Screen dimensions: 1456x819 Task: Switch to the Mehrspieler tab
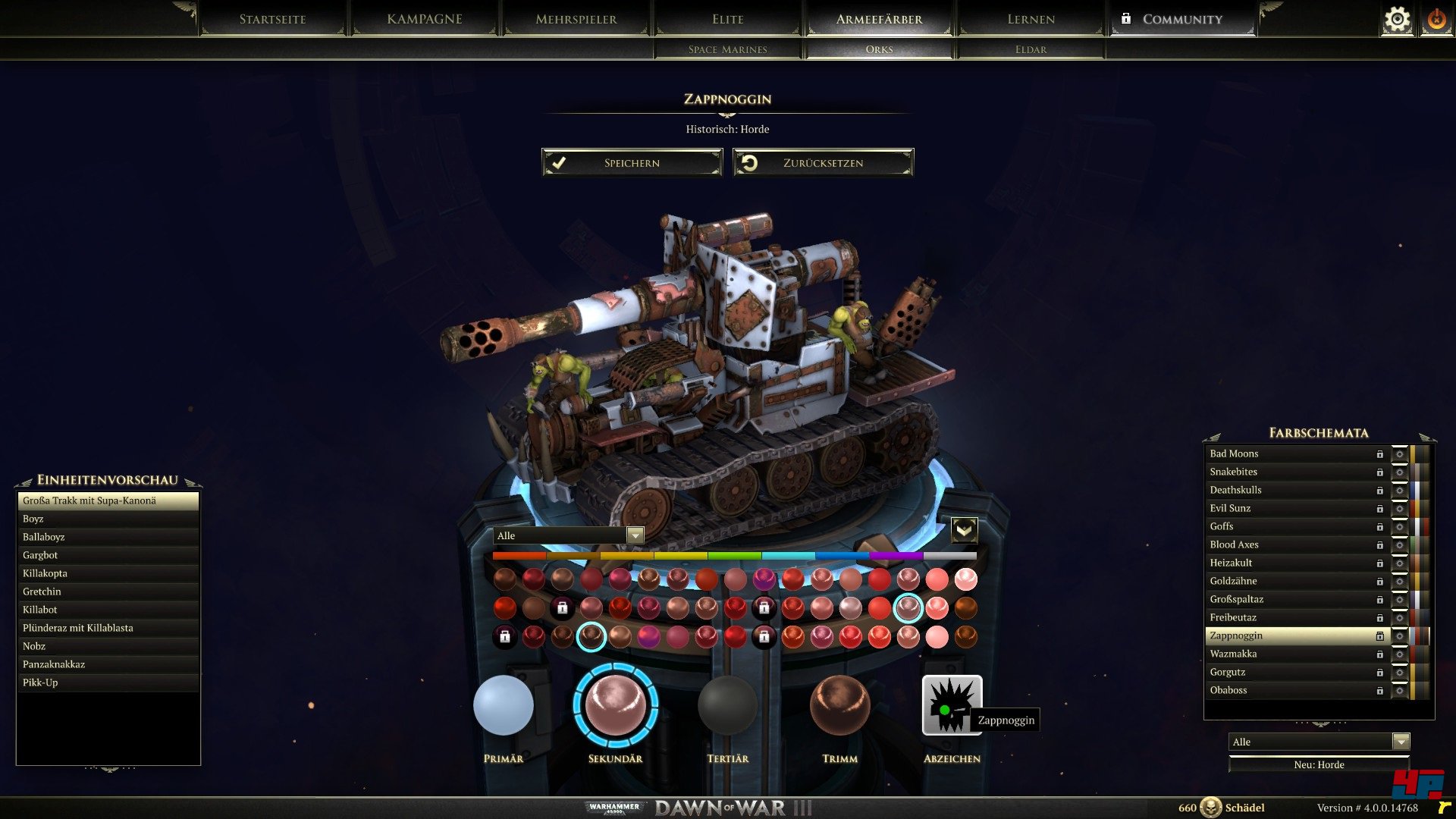tap(576, 19)
